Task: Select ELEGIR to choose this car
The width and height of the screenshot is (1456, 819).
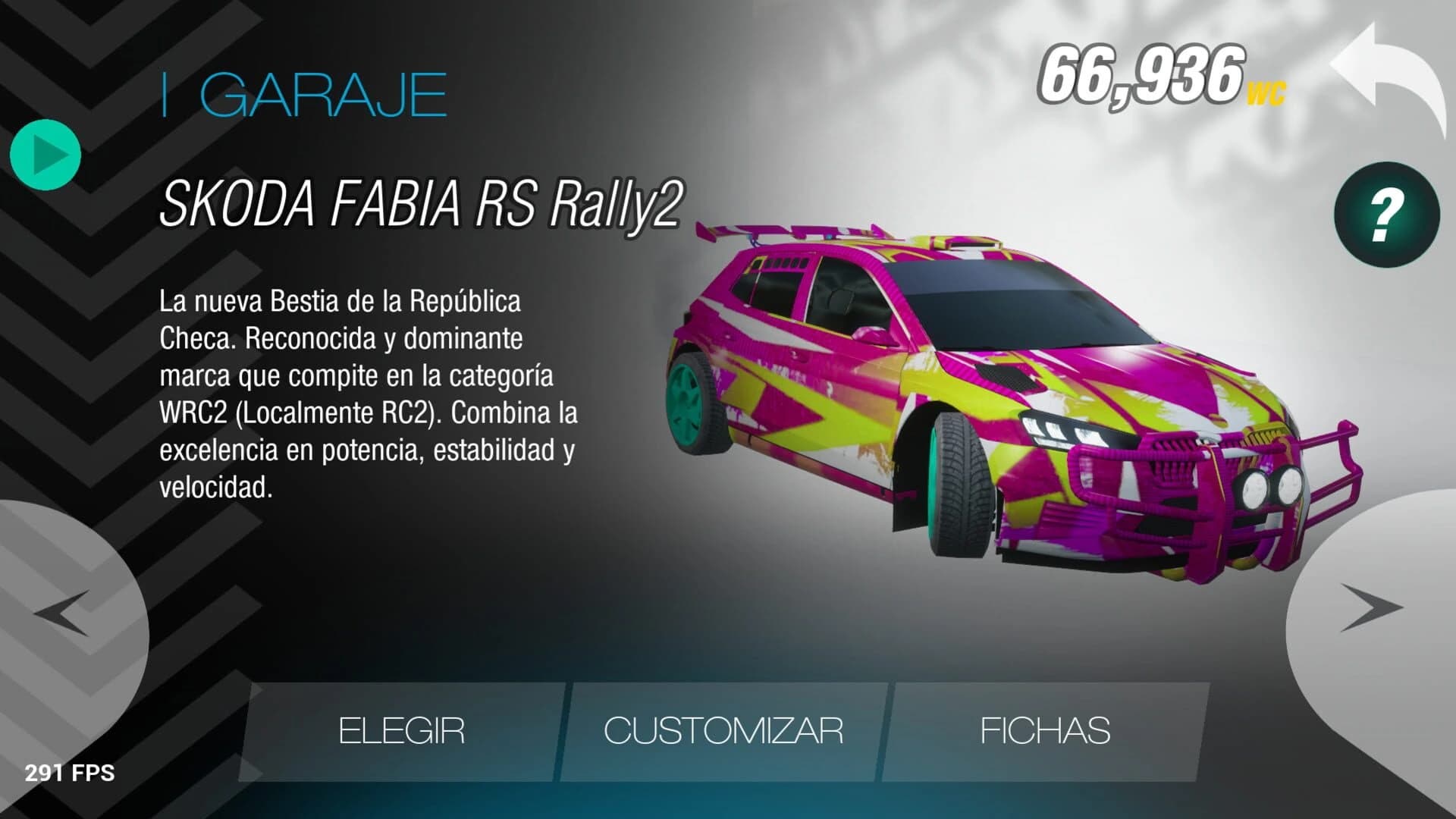Action: (403, 730)
